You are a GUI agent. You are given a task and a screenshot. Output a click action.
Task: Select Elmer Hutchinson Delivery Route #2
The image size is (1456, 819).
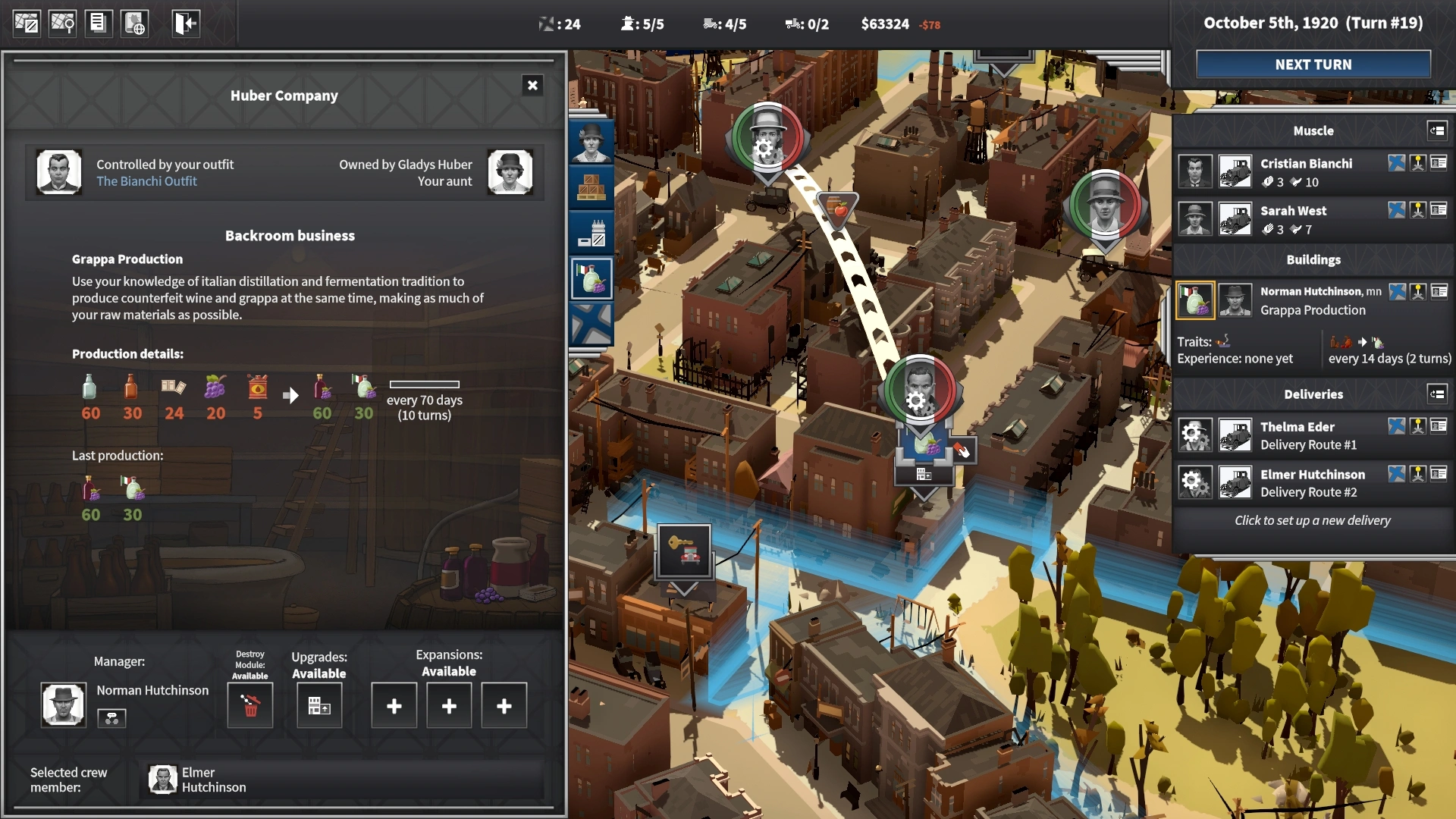pyautogui.click(x=1312, y=483)
